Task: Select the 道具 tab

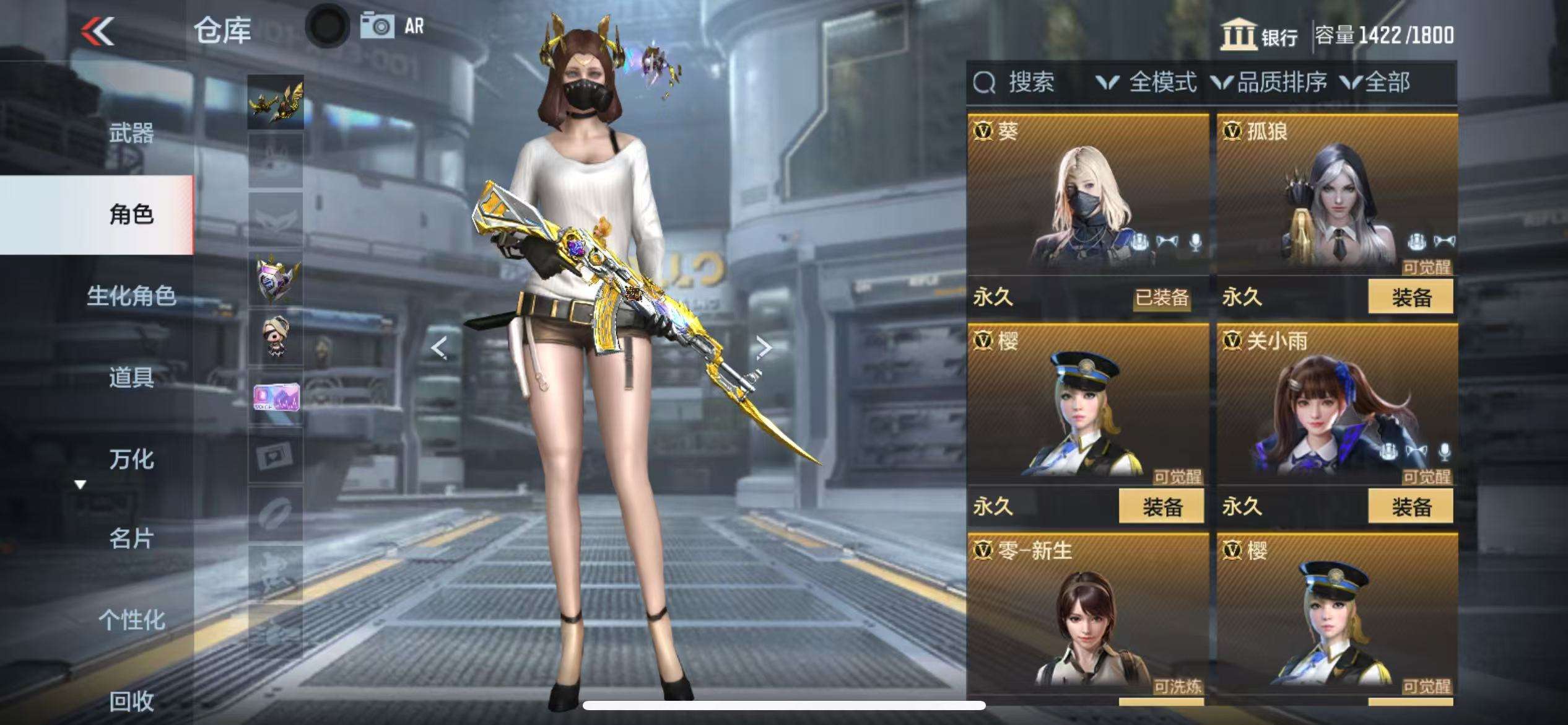Action: click(131, 377)
